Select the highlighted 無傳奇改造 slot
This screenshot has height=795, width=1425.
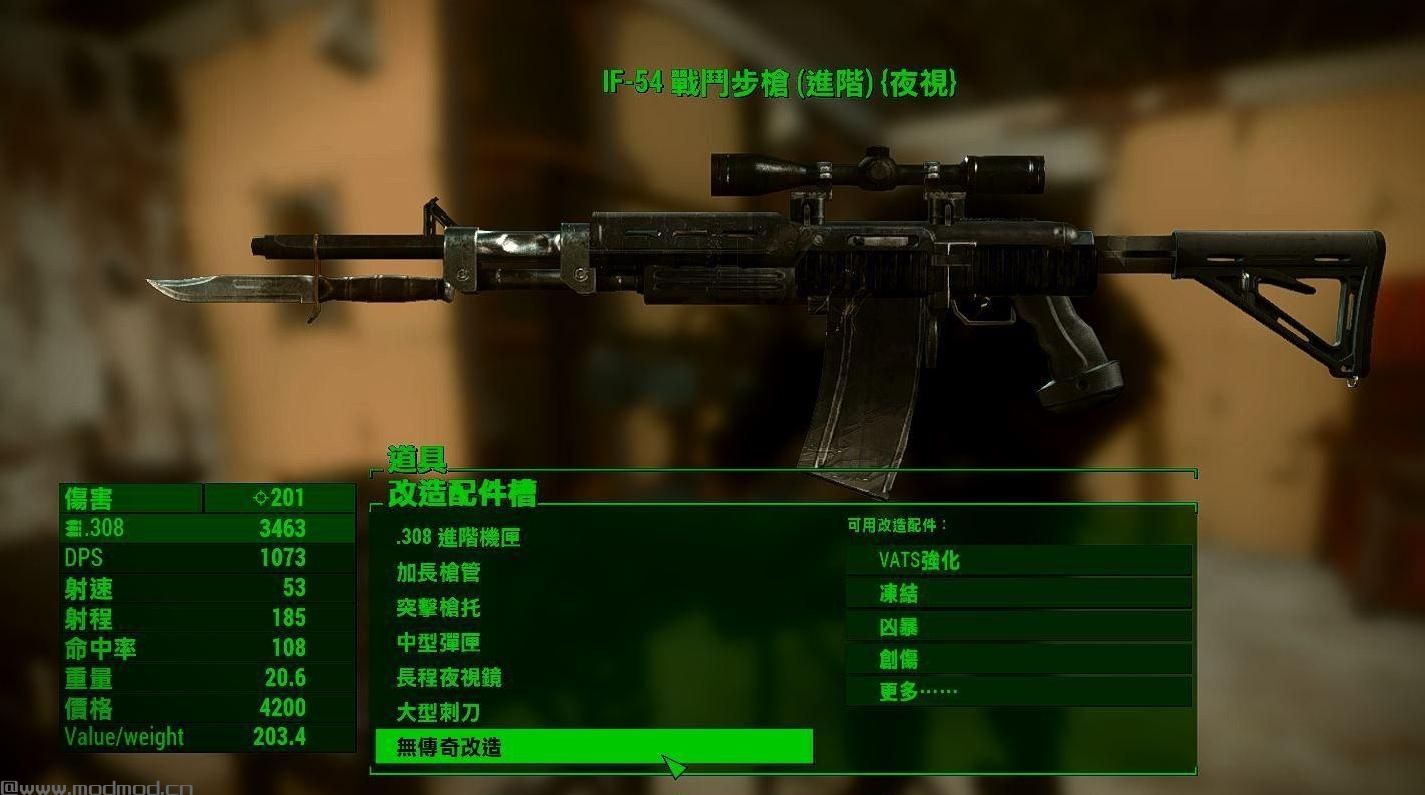pyautogui.click(x=593, y=747)
